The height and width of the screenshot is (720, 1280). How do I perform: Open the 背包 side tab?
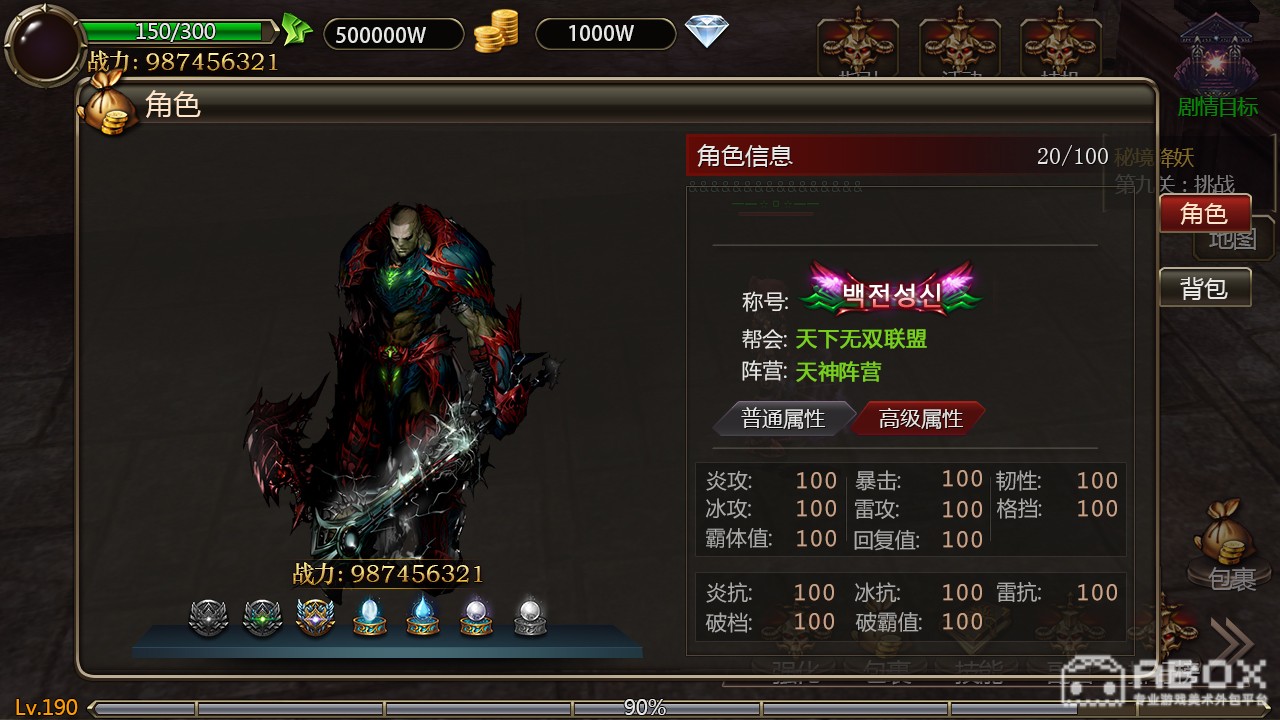tap(1204, 288)
